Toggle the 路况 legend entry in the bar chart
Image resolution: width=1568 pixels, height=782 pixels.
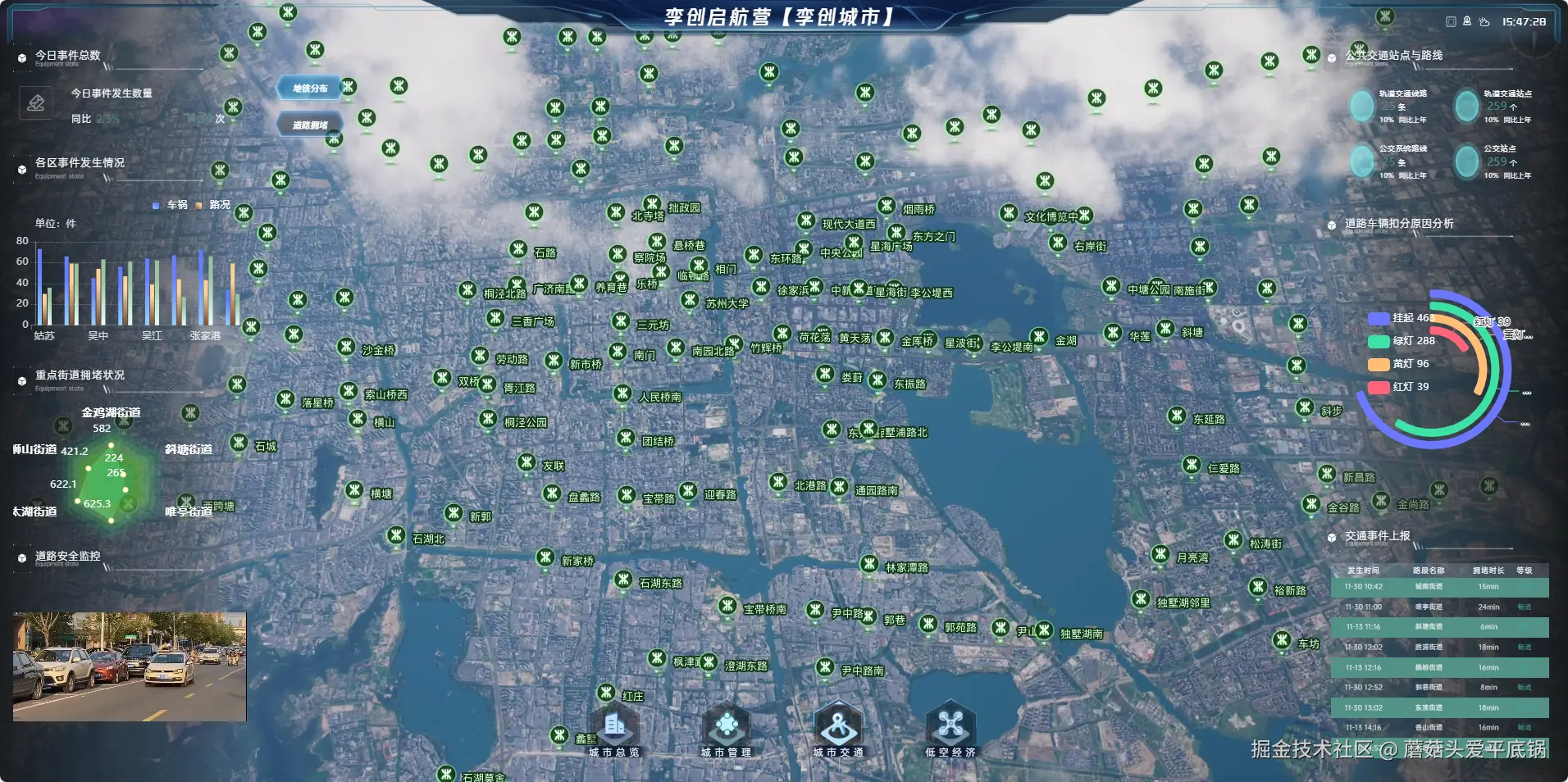[213, 205]
